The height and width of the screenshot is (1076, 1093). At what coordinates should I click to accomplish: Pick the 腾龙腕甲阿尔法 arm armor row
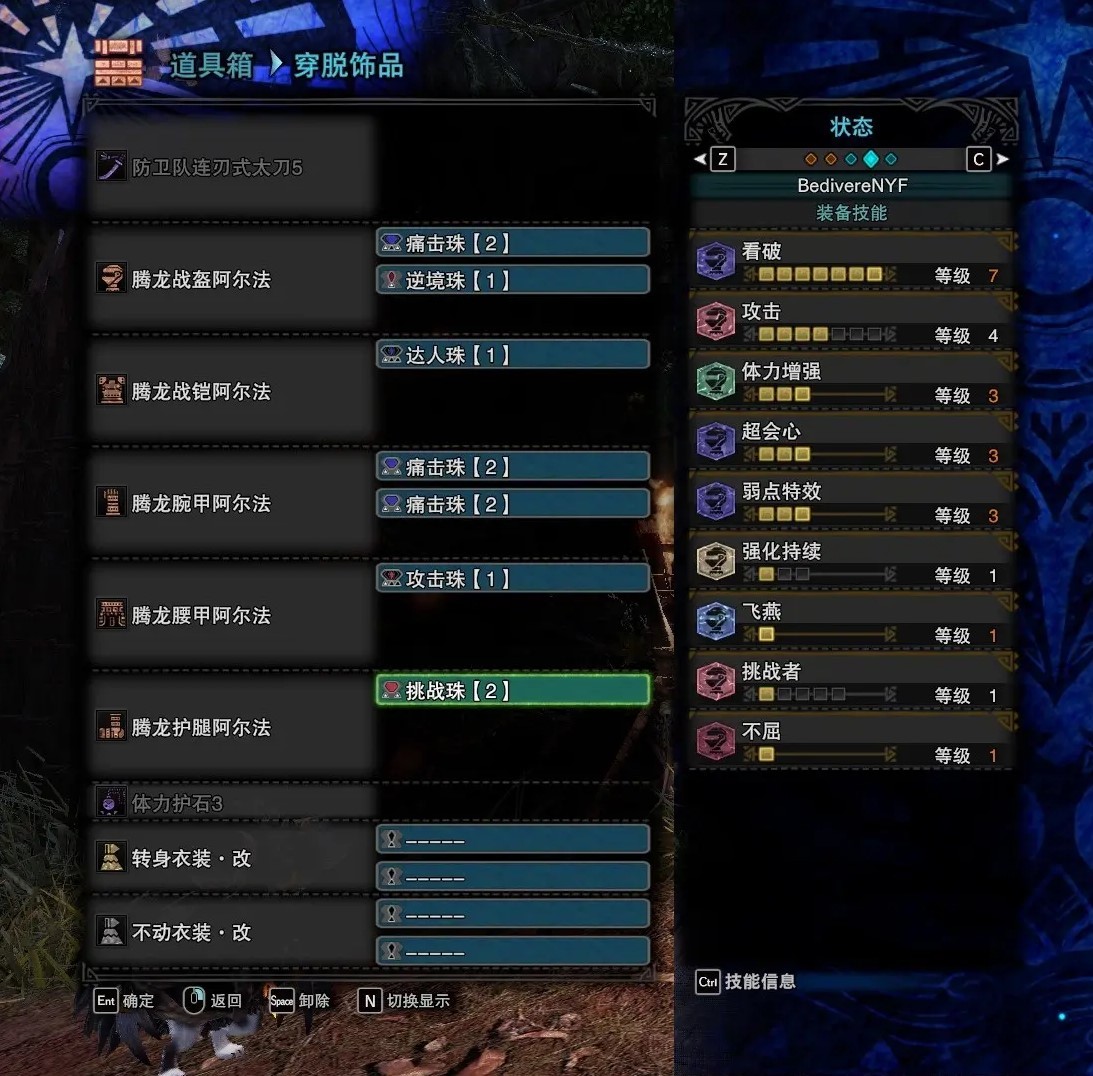[230, 503]
